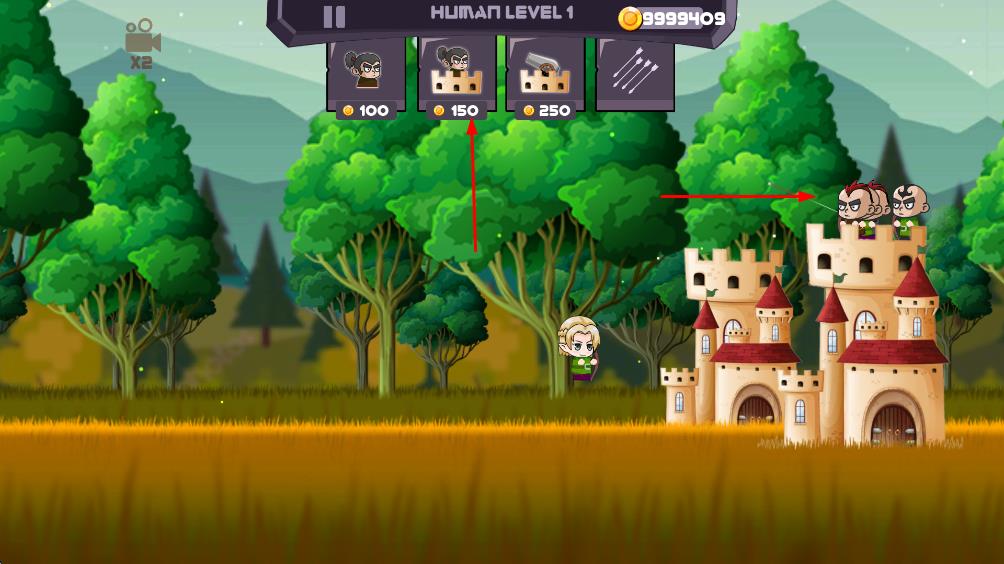
Task: Pause the game
Action: pos(334,17)
